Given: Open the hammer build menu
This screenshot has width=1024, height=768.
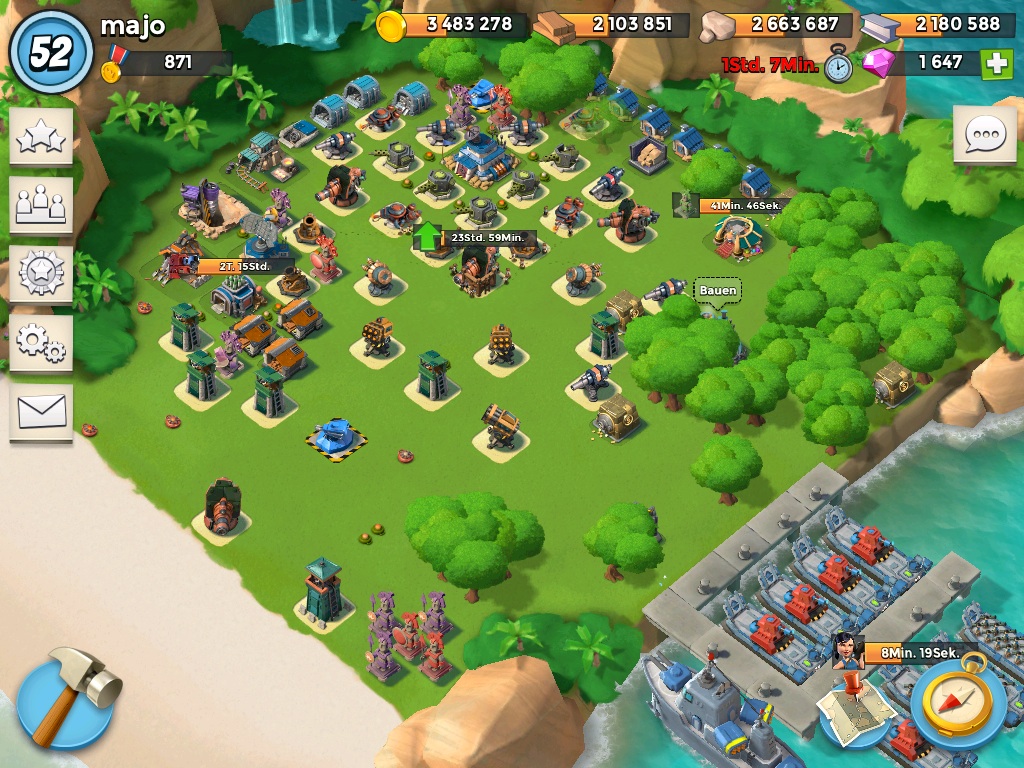Looking at the screenshot, I should point(66,696).
